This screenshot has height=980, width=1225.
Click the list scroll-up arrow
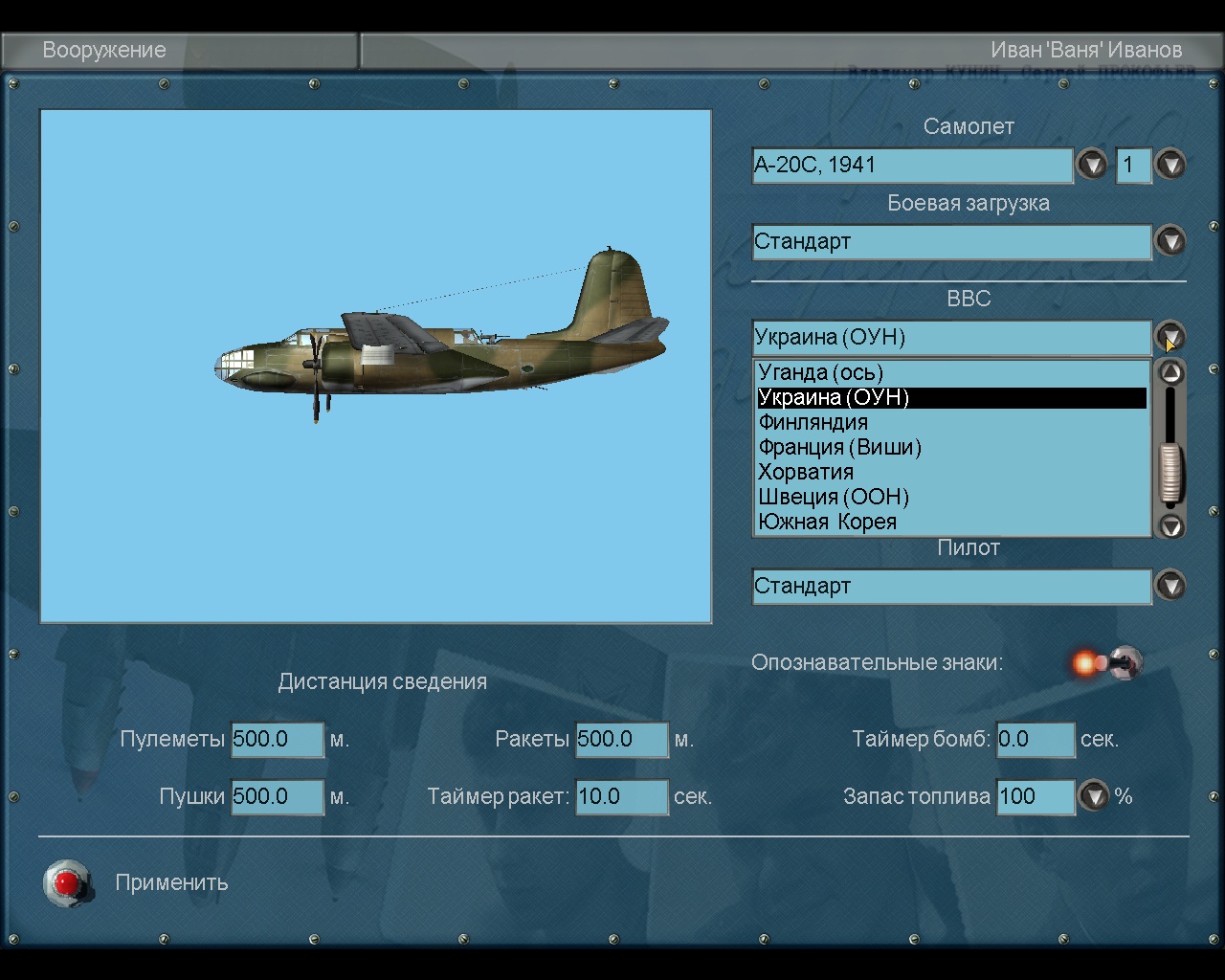tap(1171, 372)
